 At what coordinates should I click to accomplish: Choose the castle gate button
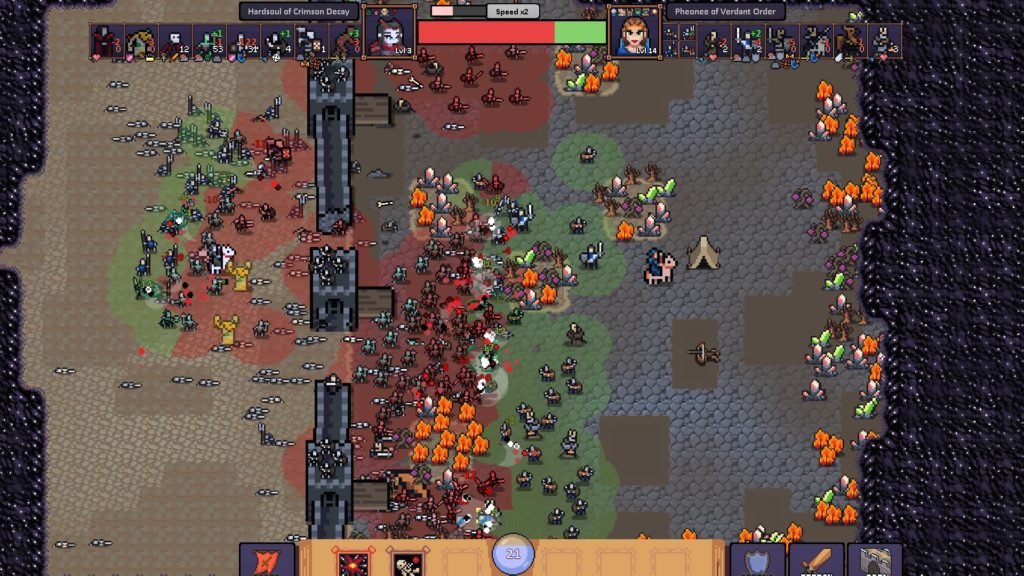click(x=875, y=561)
